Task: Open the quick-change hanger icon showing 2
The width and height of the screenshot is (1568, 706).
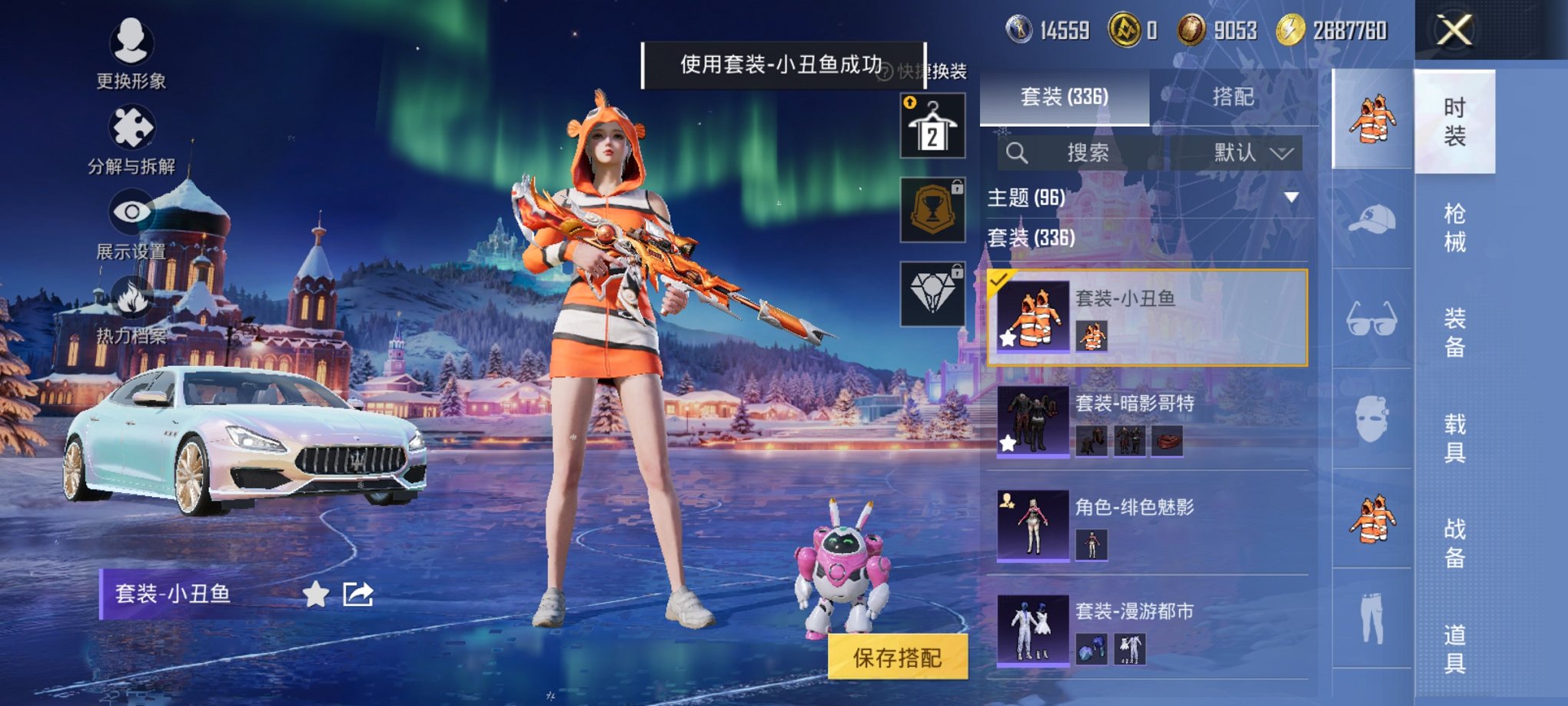Action: [x=932, y=123]
